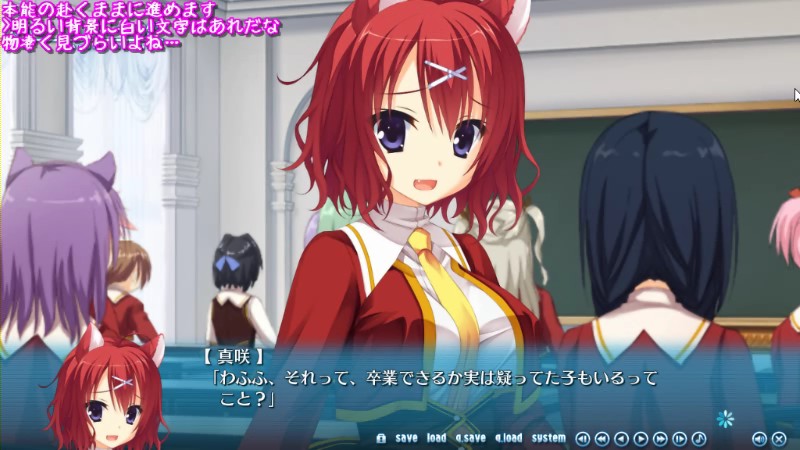
Task: Click the double-left-arrow rewind icon
Action: pos(602,438)
